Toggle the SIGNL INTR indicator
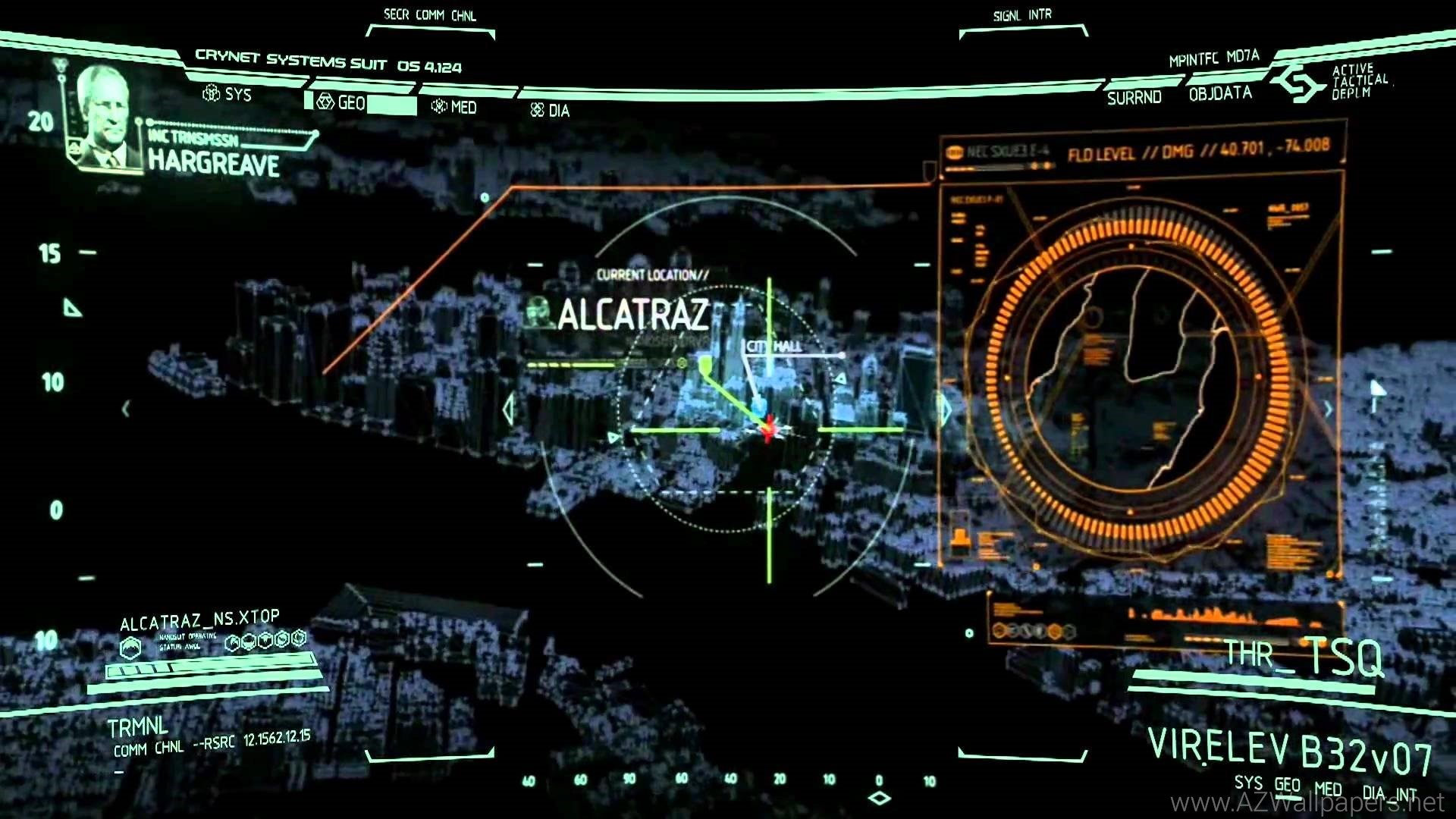The height and width of the screenshot is (819, 1456). click(1022, 14)
